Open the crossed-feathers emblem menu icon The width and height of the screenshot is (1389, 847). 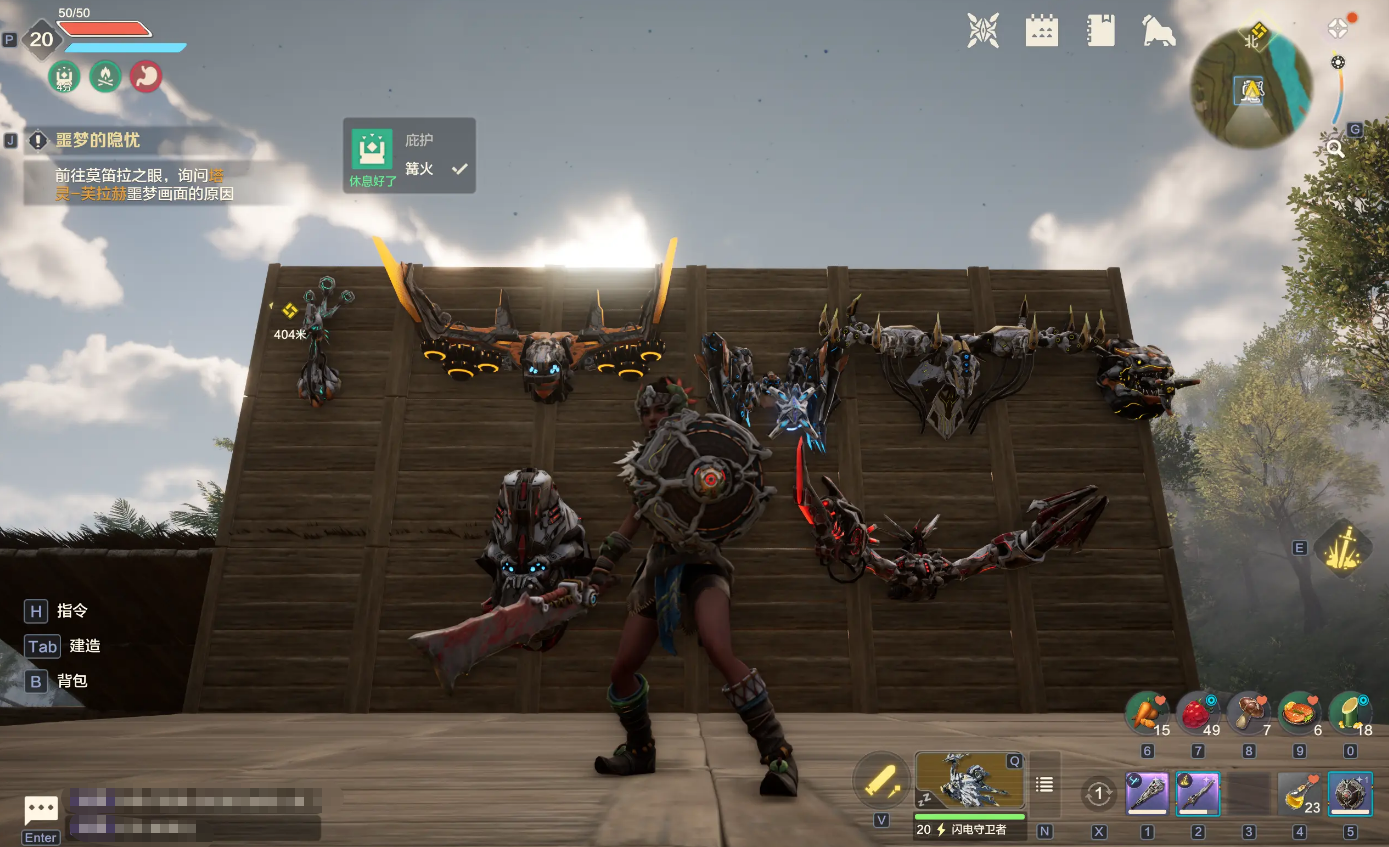point(983,30)
